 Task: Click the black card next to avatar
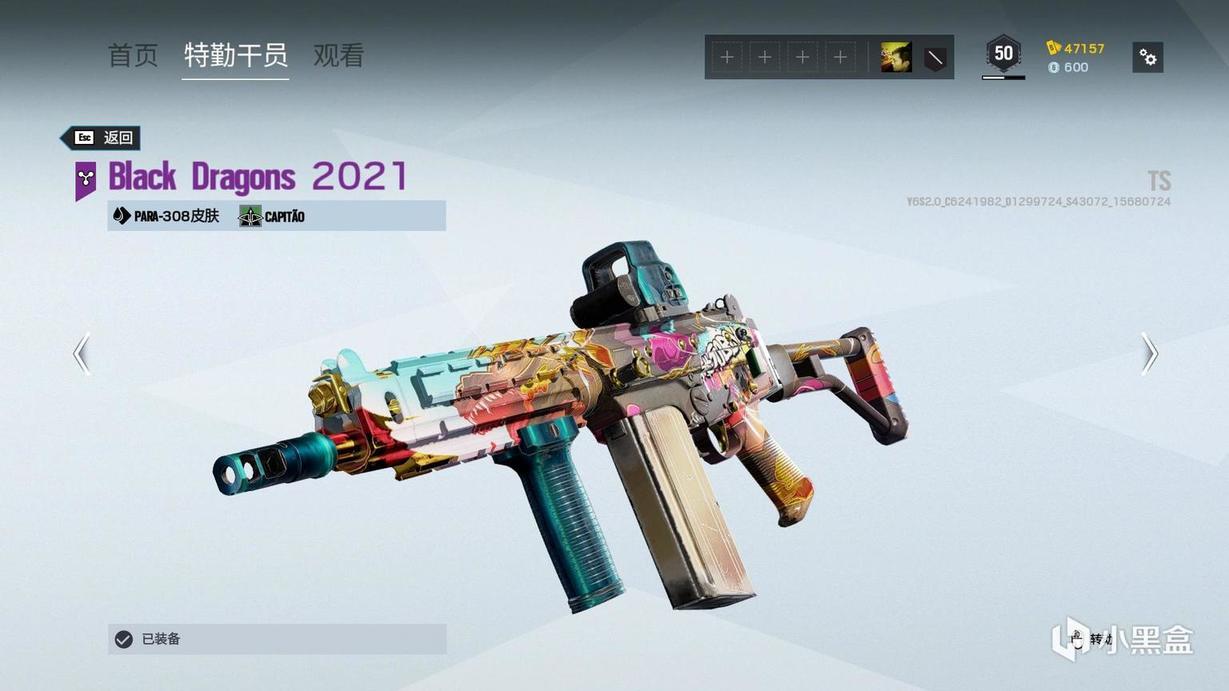(935, 58)
